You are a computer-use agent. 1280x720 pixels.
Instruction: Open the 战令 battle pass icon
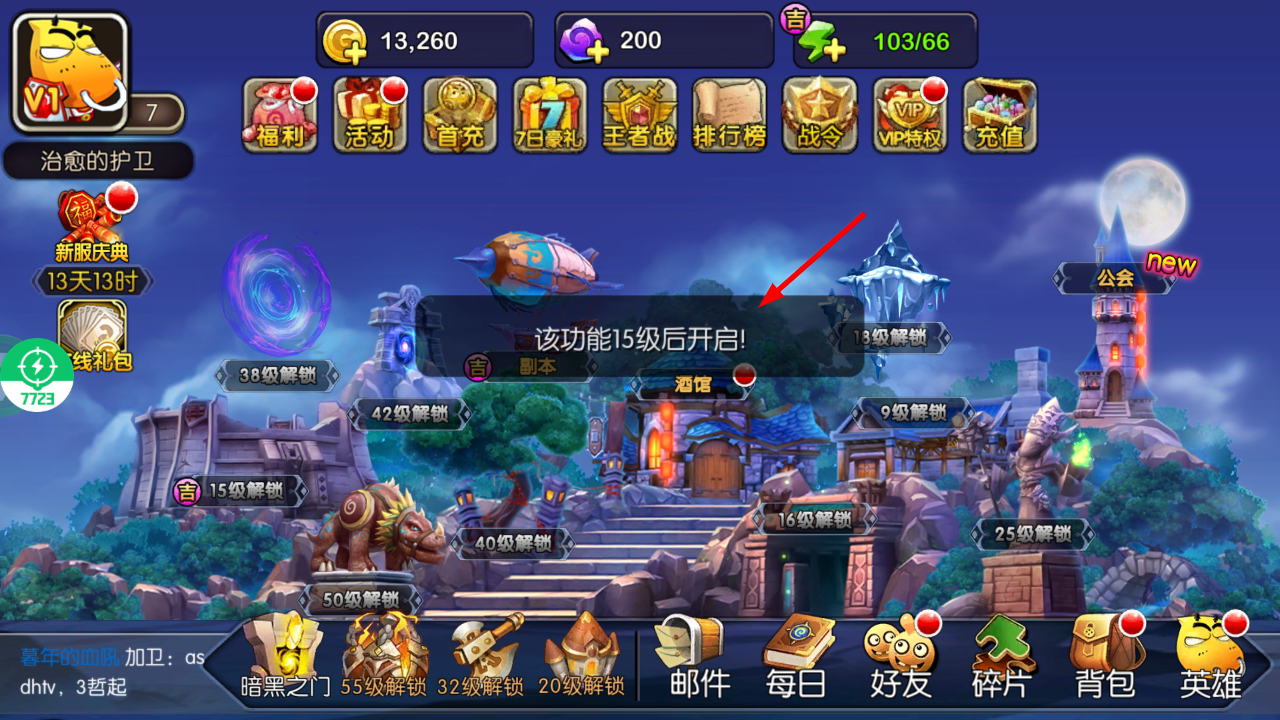coord(820,115)
